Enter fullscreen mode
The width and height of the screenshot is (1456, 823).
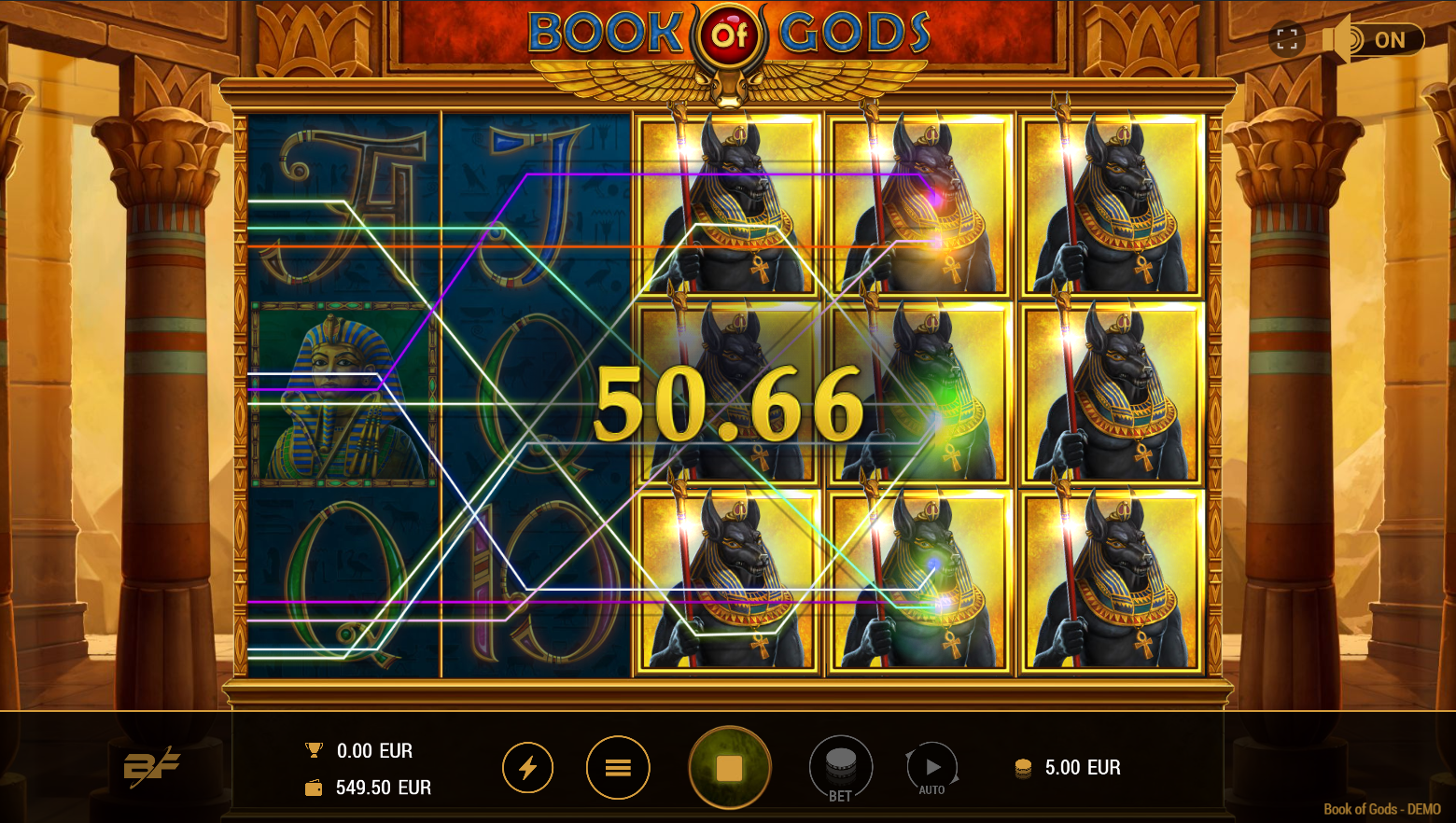coord(1287,39)
